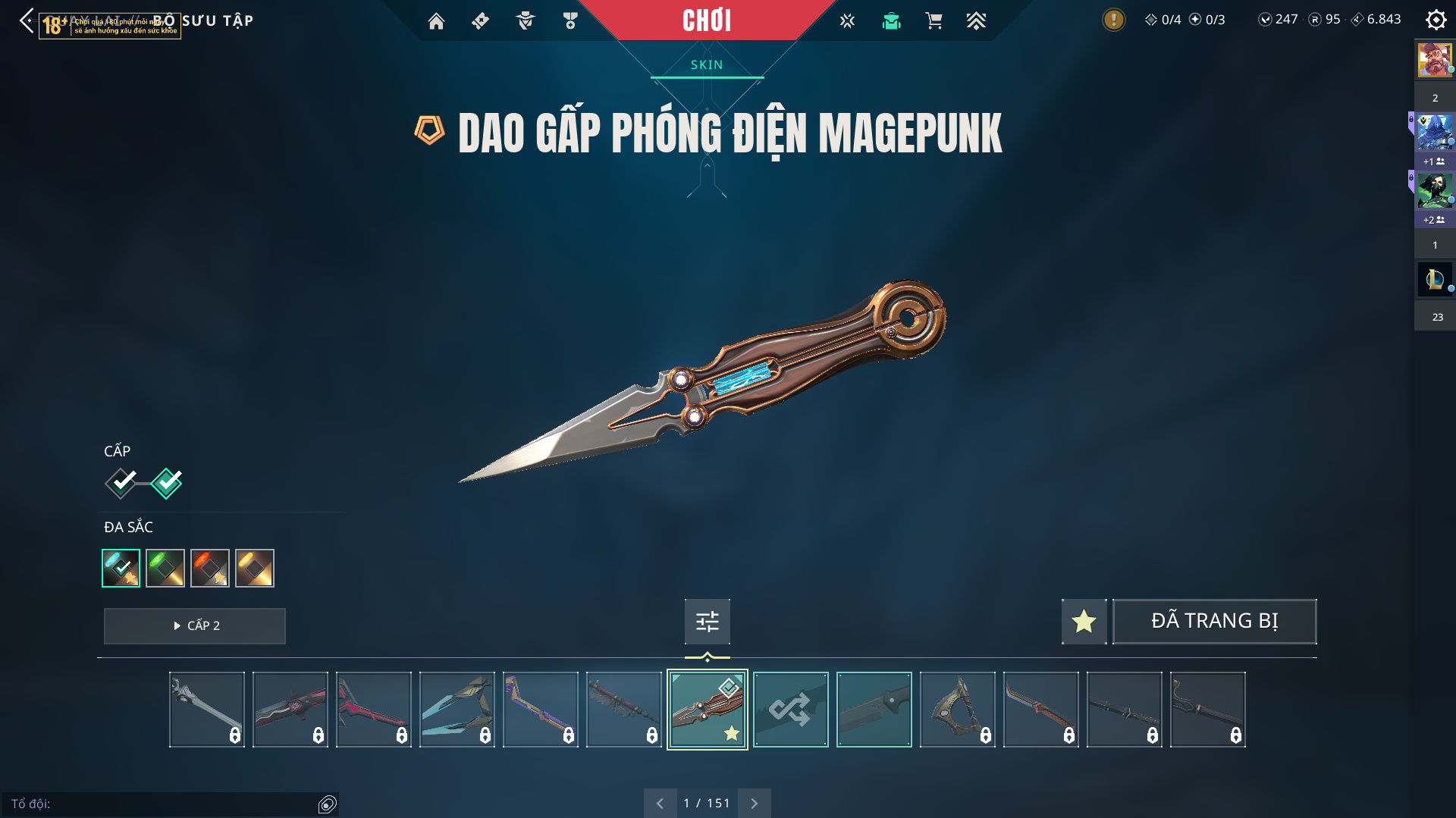Screen dimensions: 1456x818
Task: Go to the next skin page
Action: tap(754, 803)
